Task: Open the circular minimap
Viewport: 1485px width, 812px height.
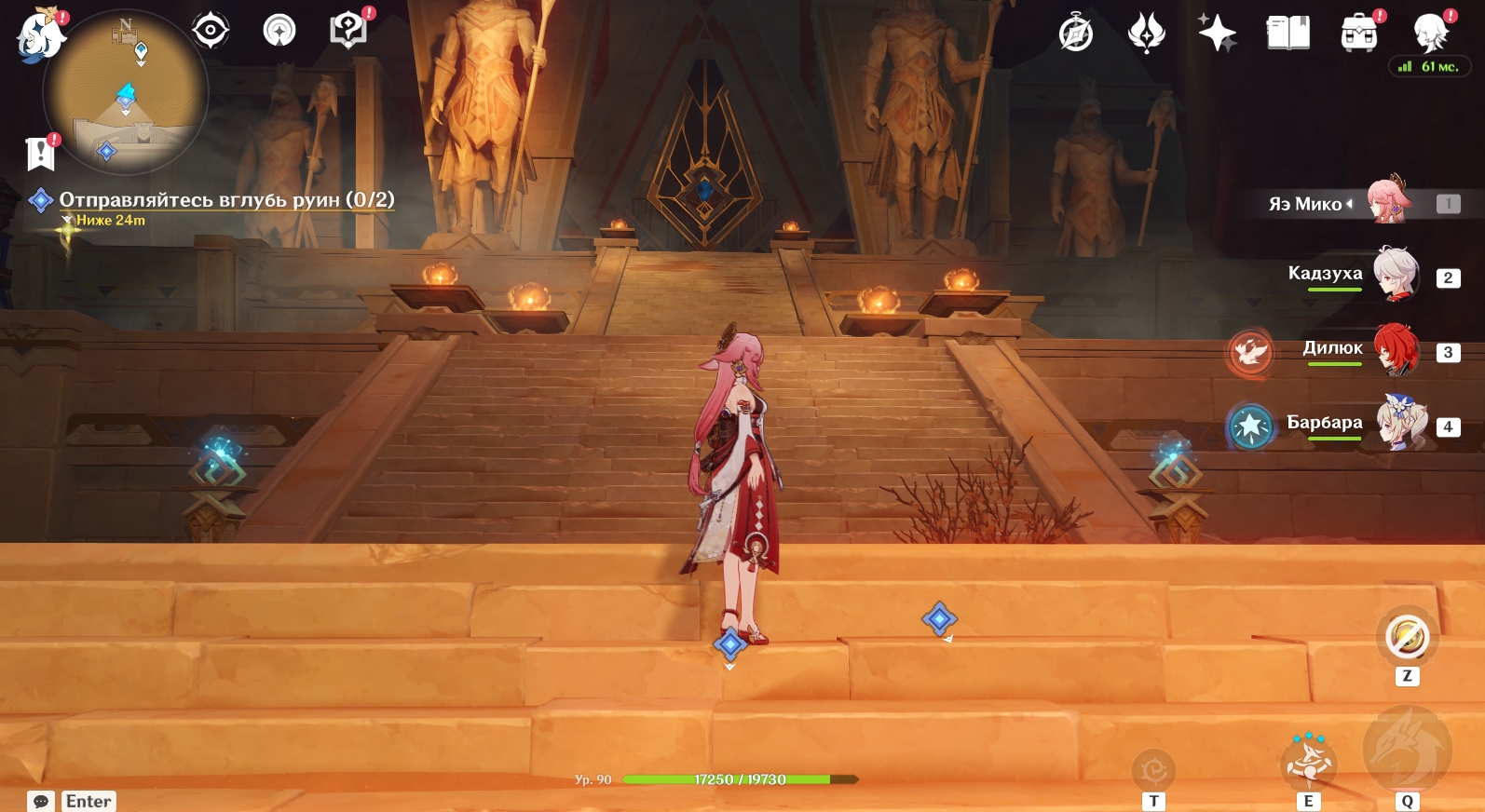Action: (126, 92)
